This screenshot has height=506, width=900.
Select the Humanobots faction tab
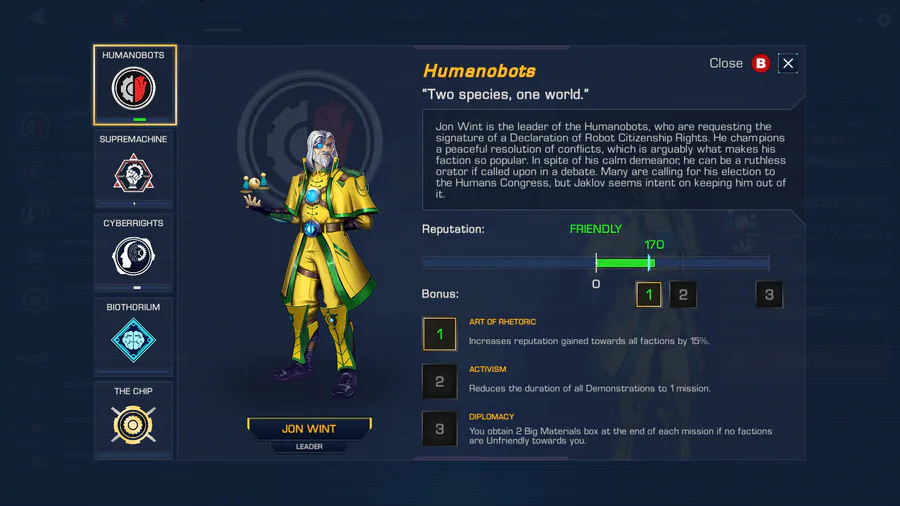click(x=135, y=85)
